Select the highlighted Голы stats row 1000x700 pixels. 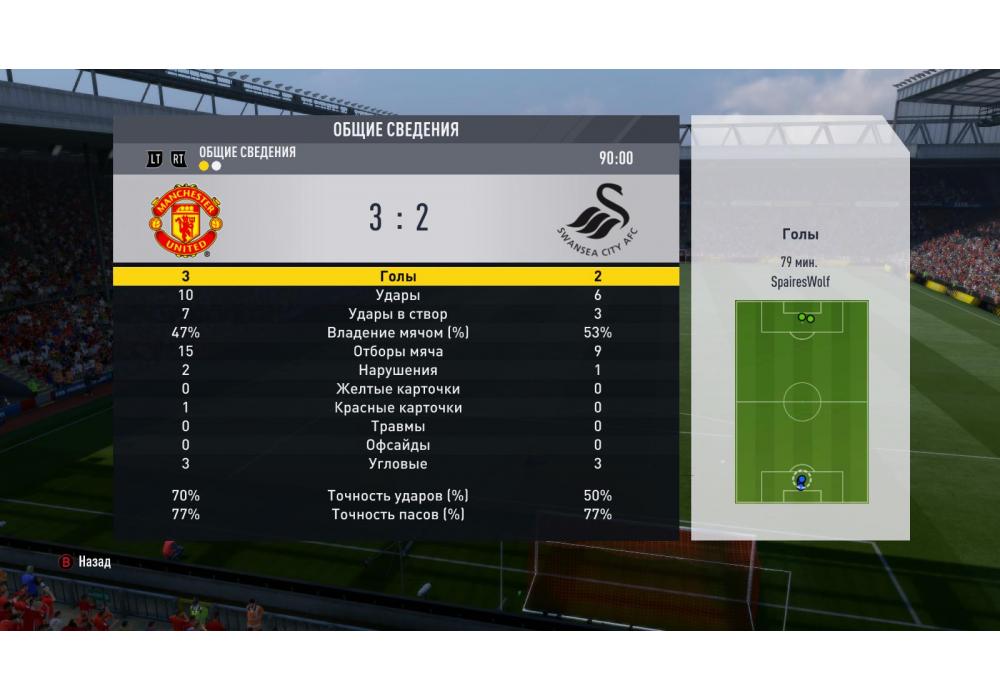397,277
